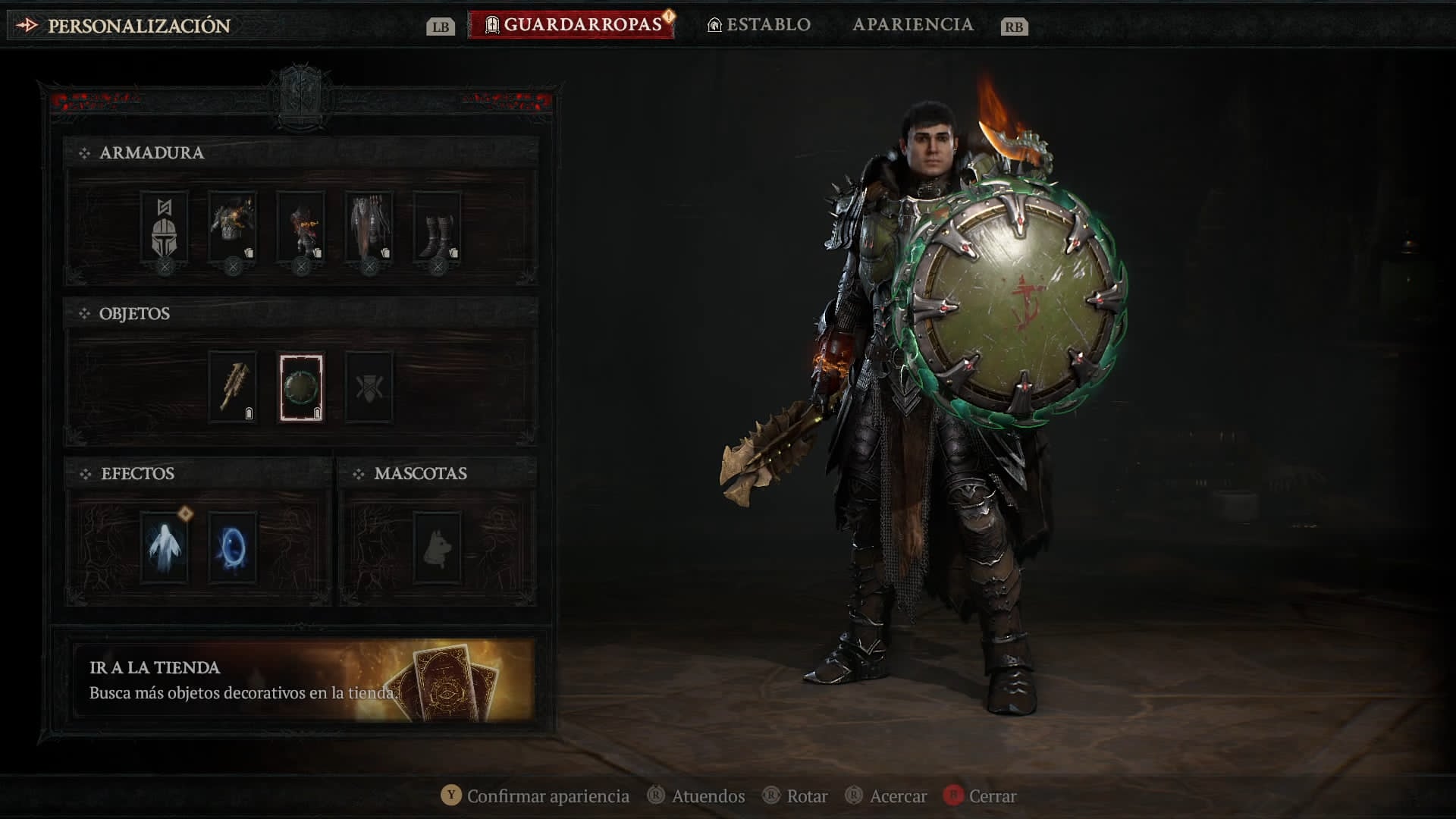
Task: Choose the spiked mace weapon slot
Action: tap(233, 388)
